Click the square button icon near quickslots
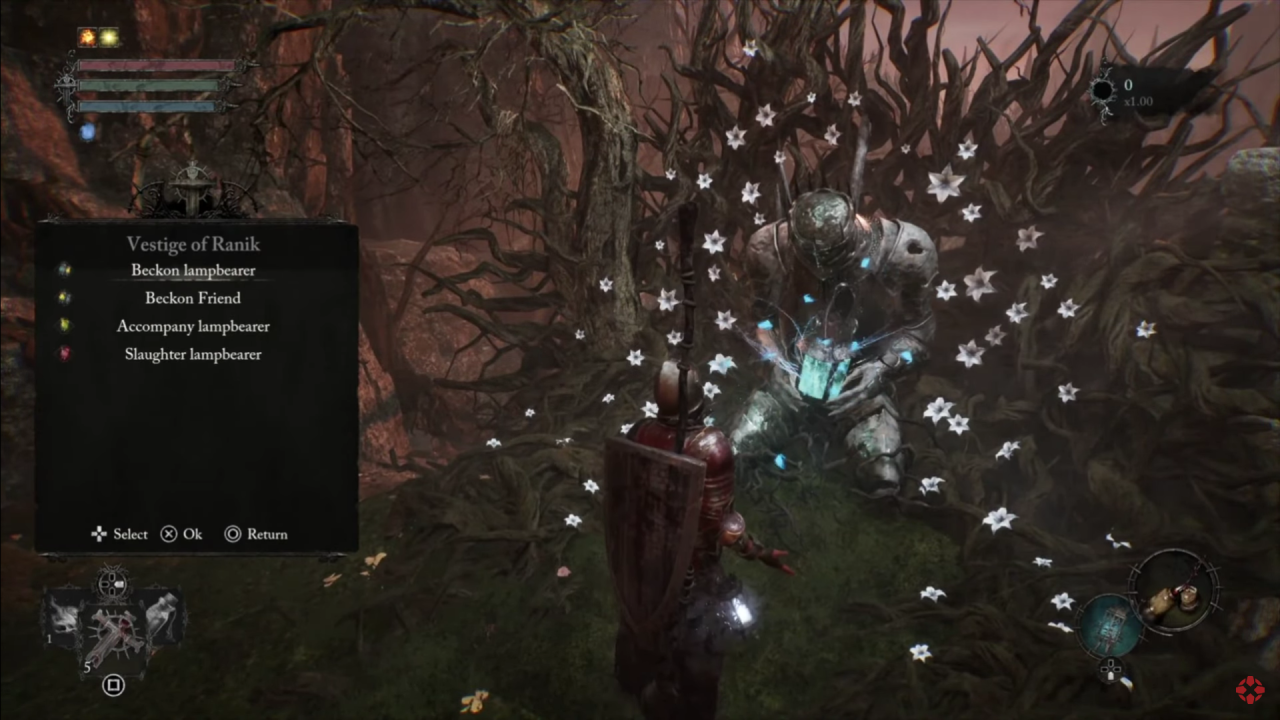The image size is (1280, 720). pos(113,686)
